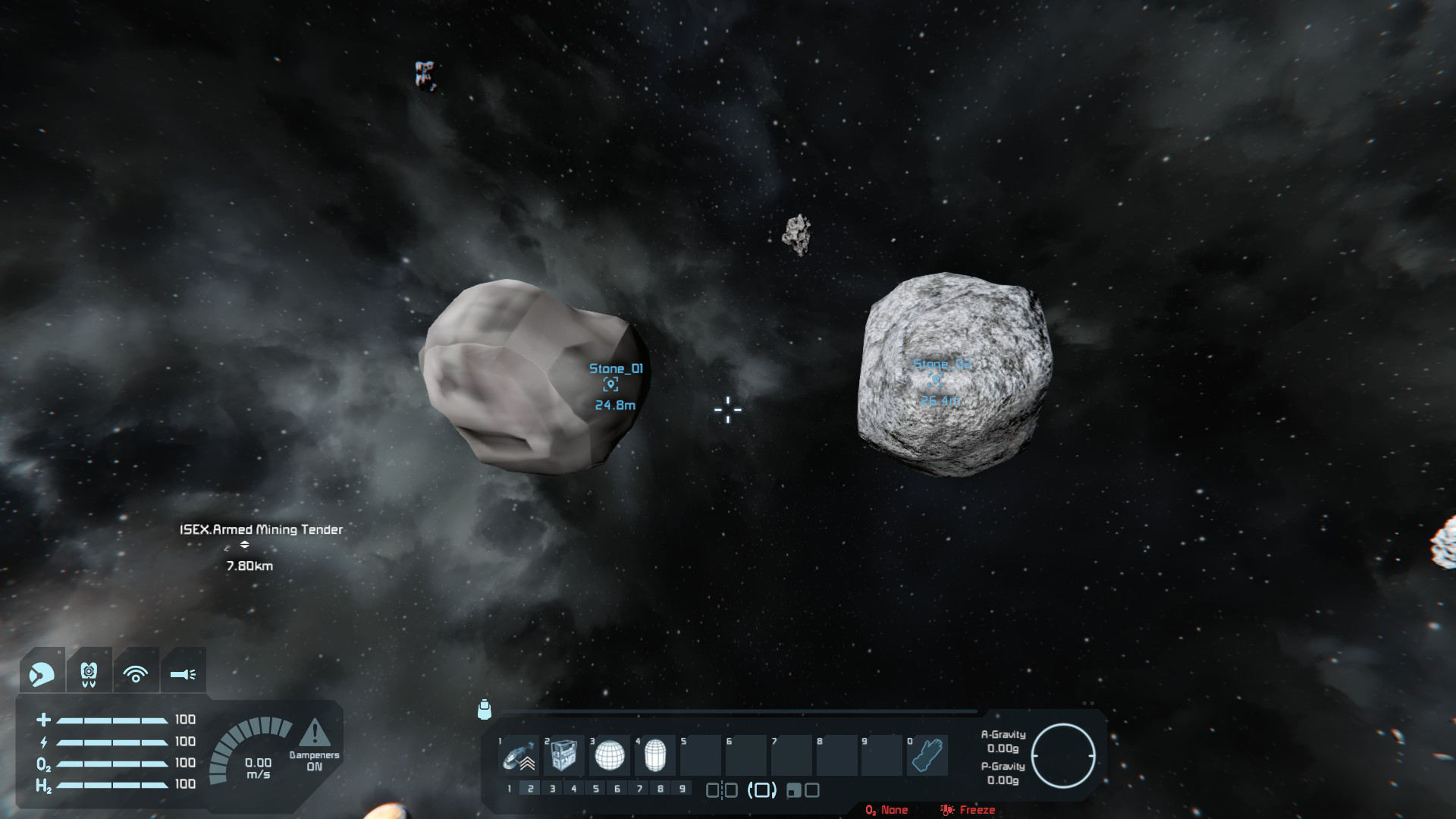1456x819 pixels.
Task: Select the ship grinder tool in slot 1
Action: click(519, 755)
